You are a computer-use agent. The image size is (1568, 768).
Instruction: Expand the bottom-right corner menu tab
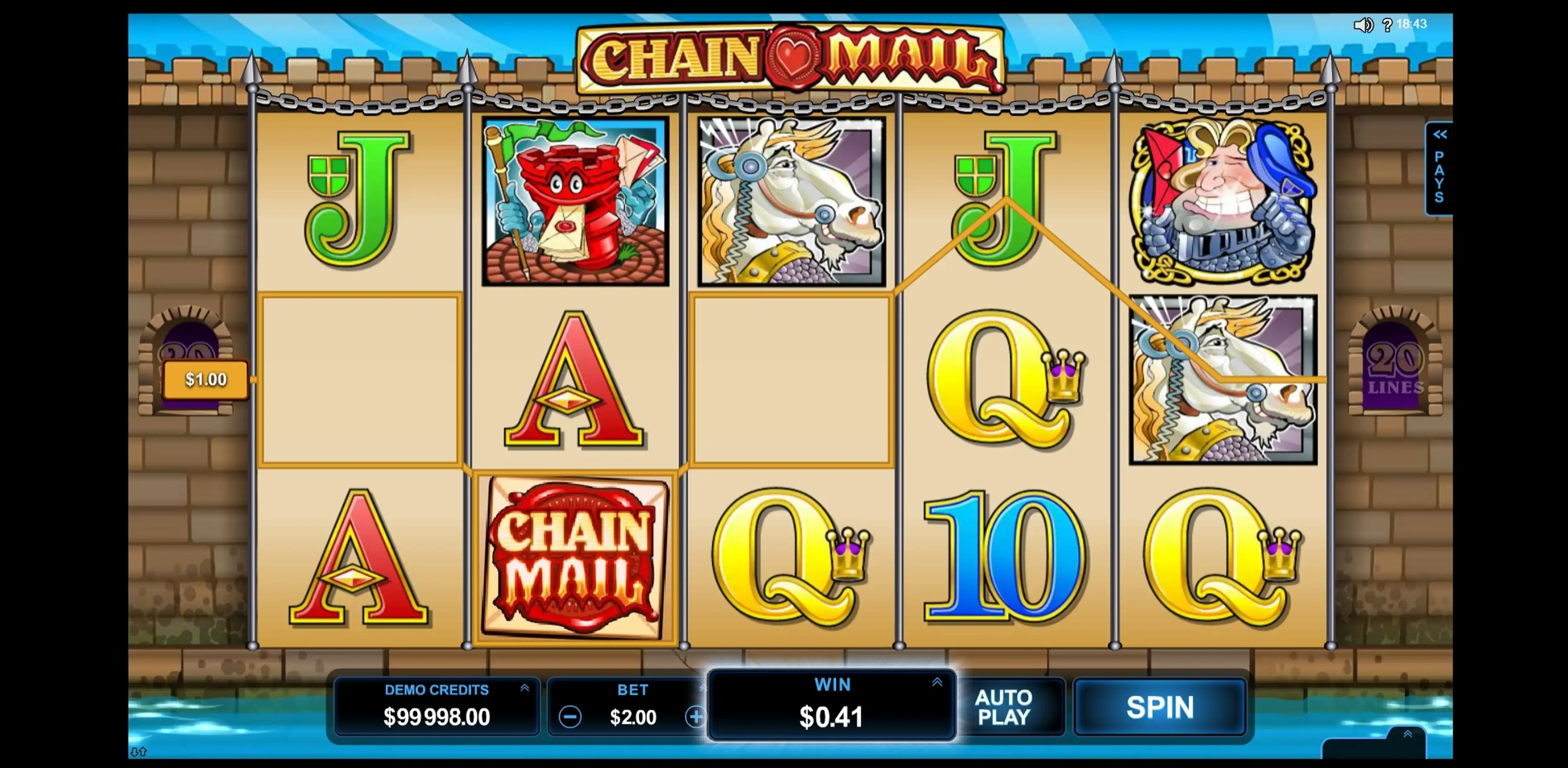click(x=1407, y=734)
